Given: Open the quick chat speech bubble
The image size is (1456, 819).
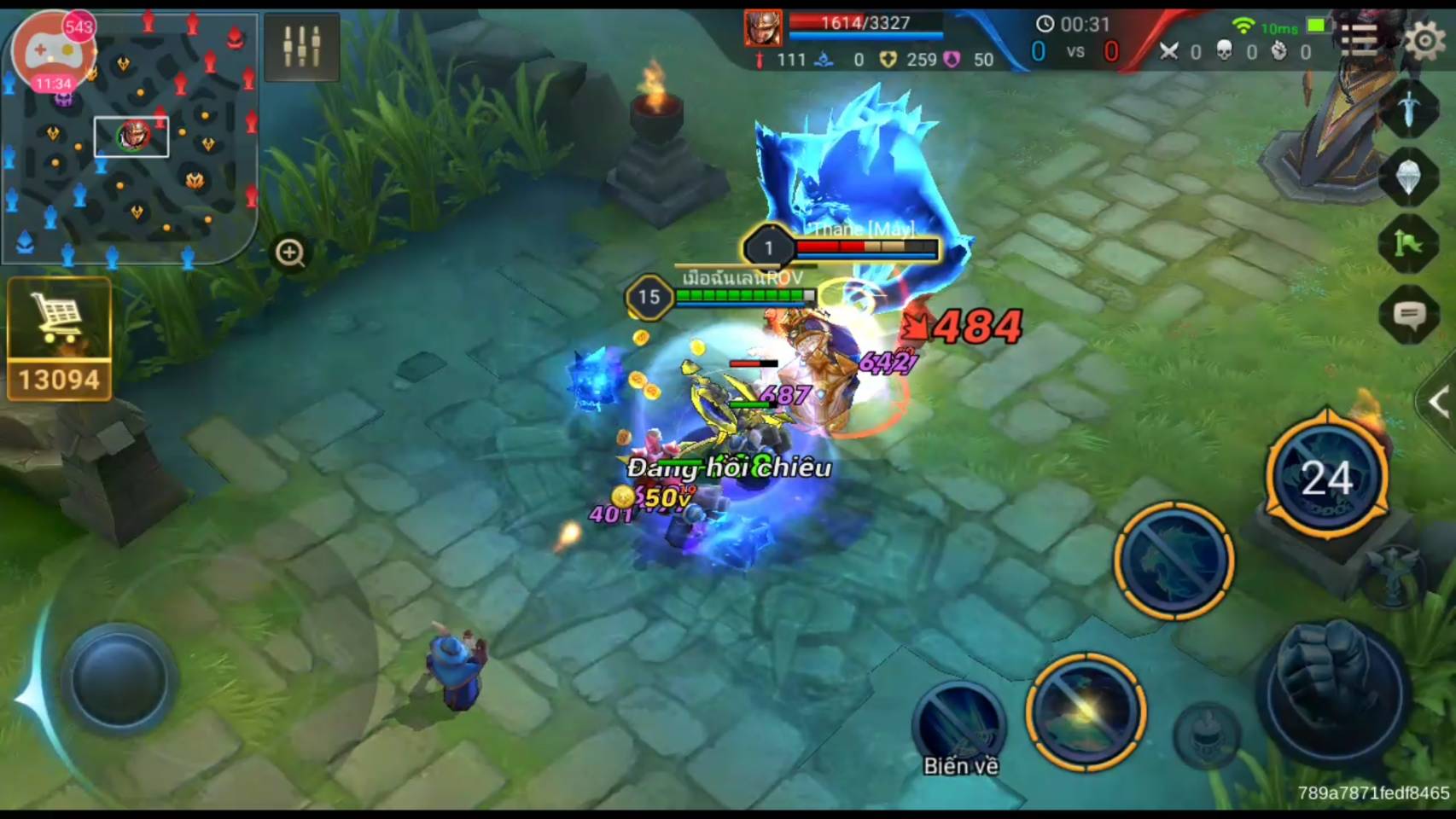Looking at the screenshot, I should (1409, 317).
